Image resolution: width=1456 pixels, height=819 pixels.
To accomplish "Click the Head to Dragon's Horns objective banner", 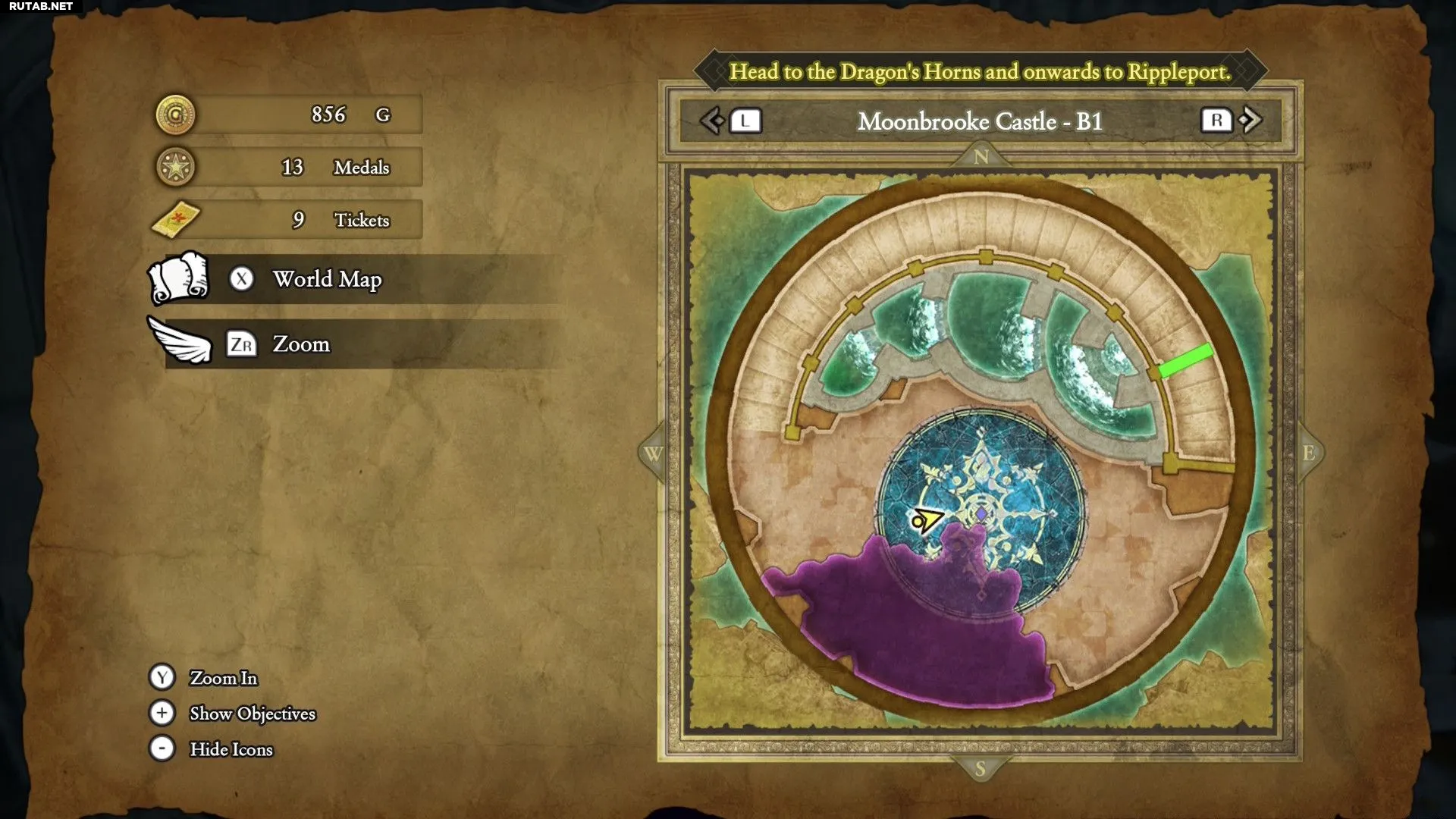I will point(980,71).
